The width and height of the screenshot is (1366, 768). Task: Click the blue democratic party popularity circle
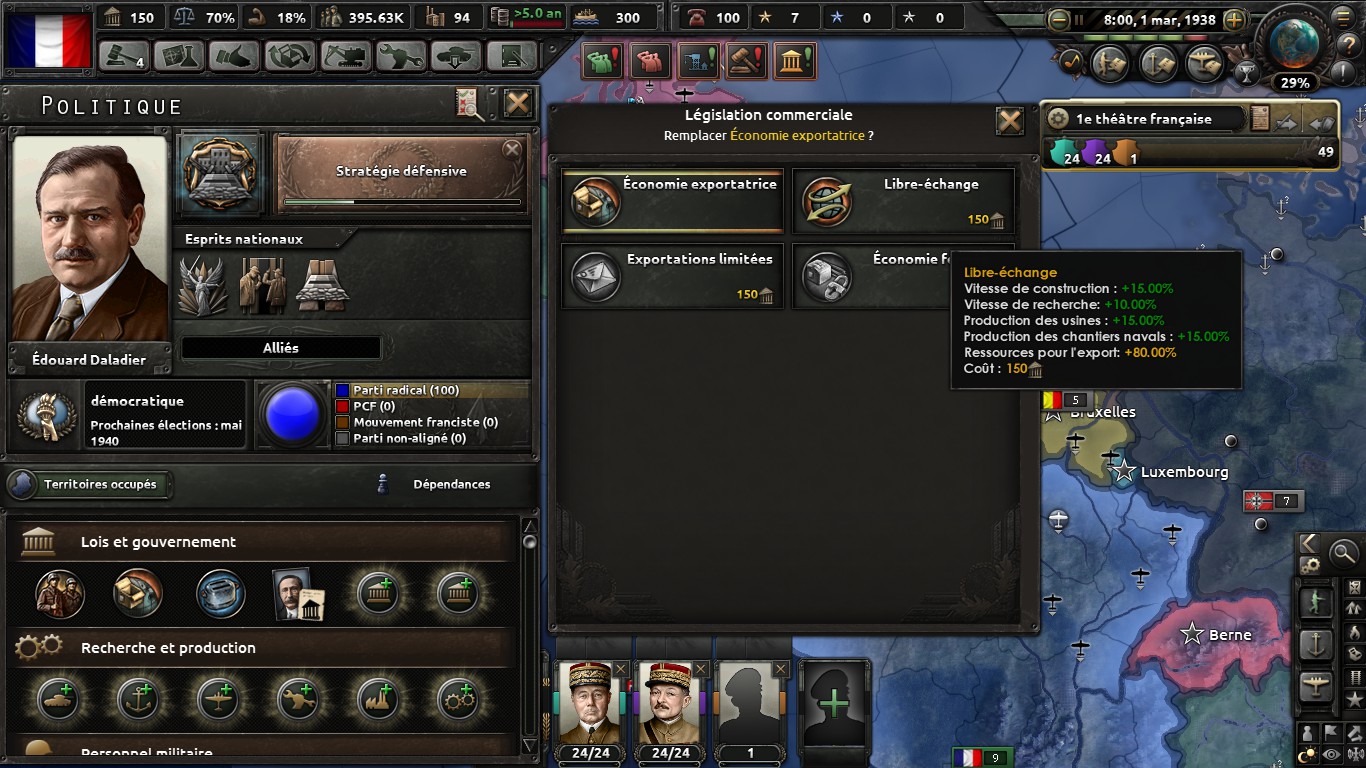click(290, 414)
